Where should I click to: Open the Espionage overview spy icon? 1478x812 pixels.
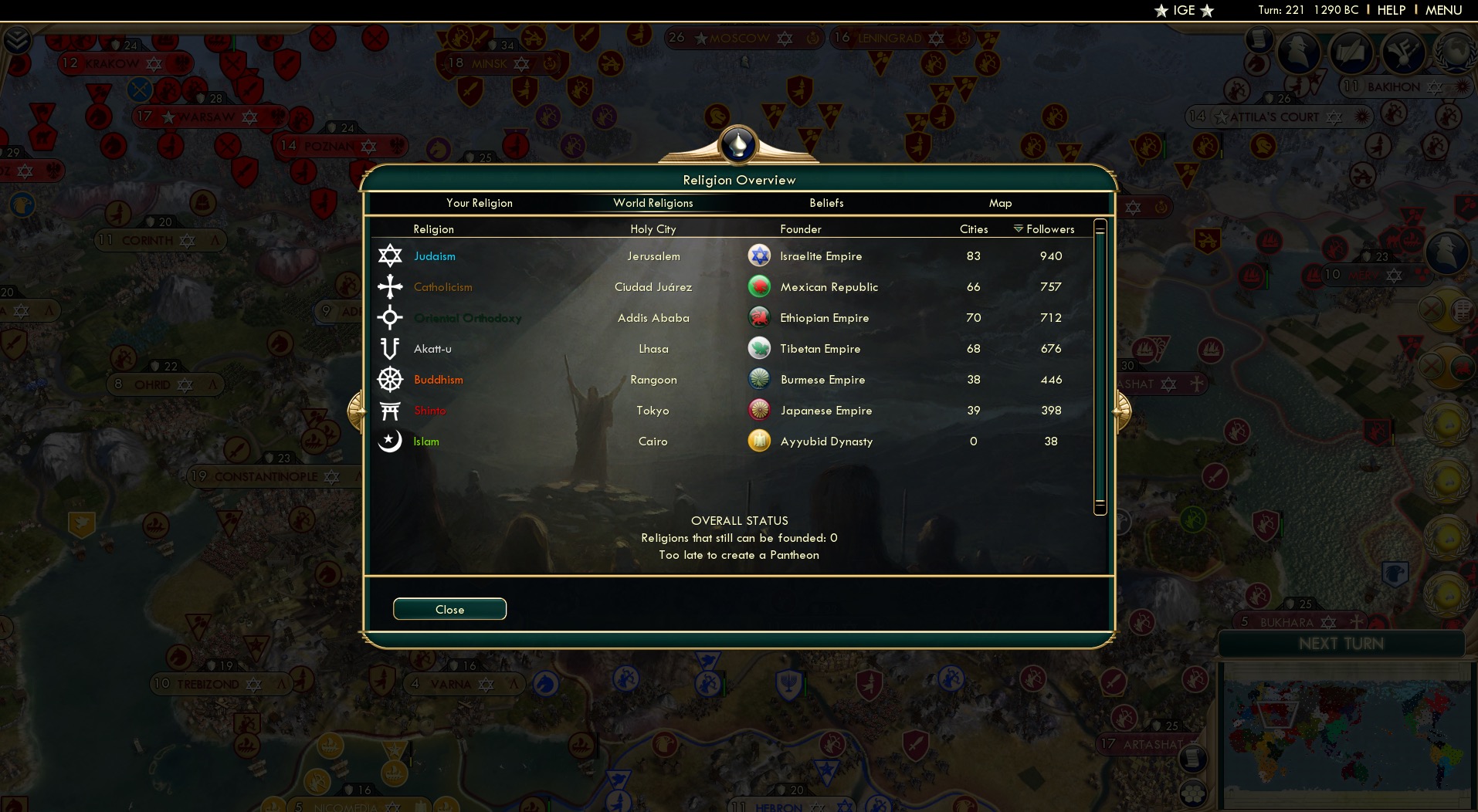(1297, 52)
